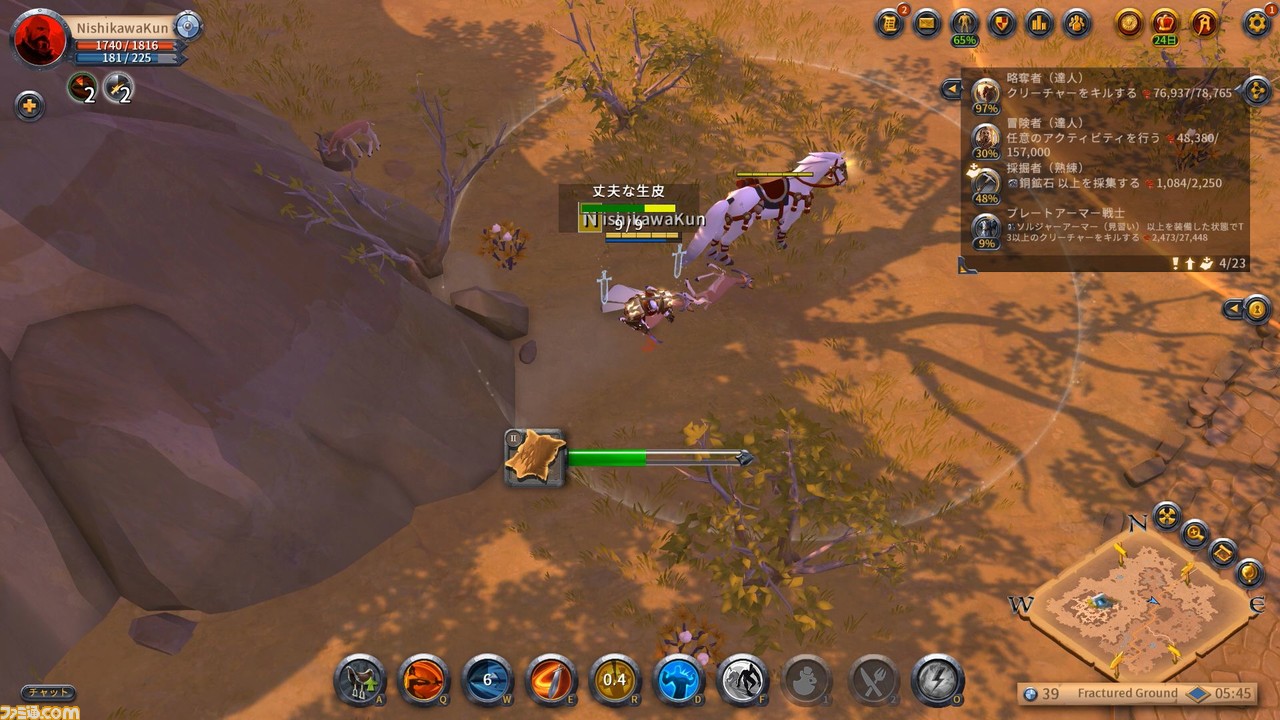Collapse the quest tracker panel arrow
Image resolution: width=1280 pixels, height=720 pixels.
pyautogui.click(x=950, y=90)
